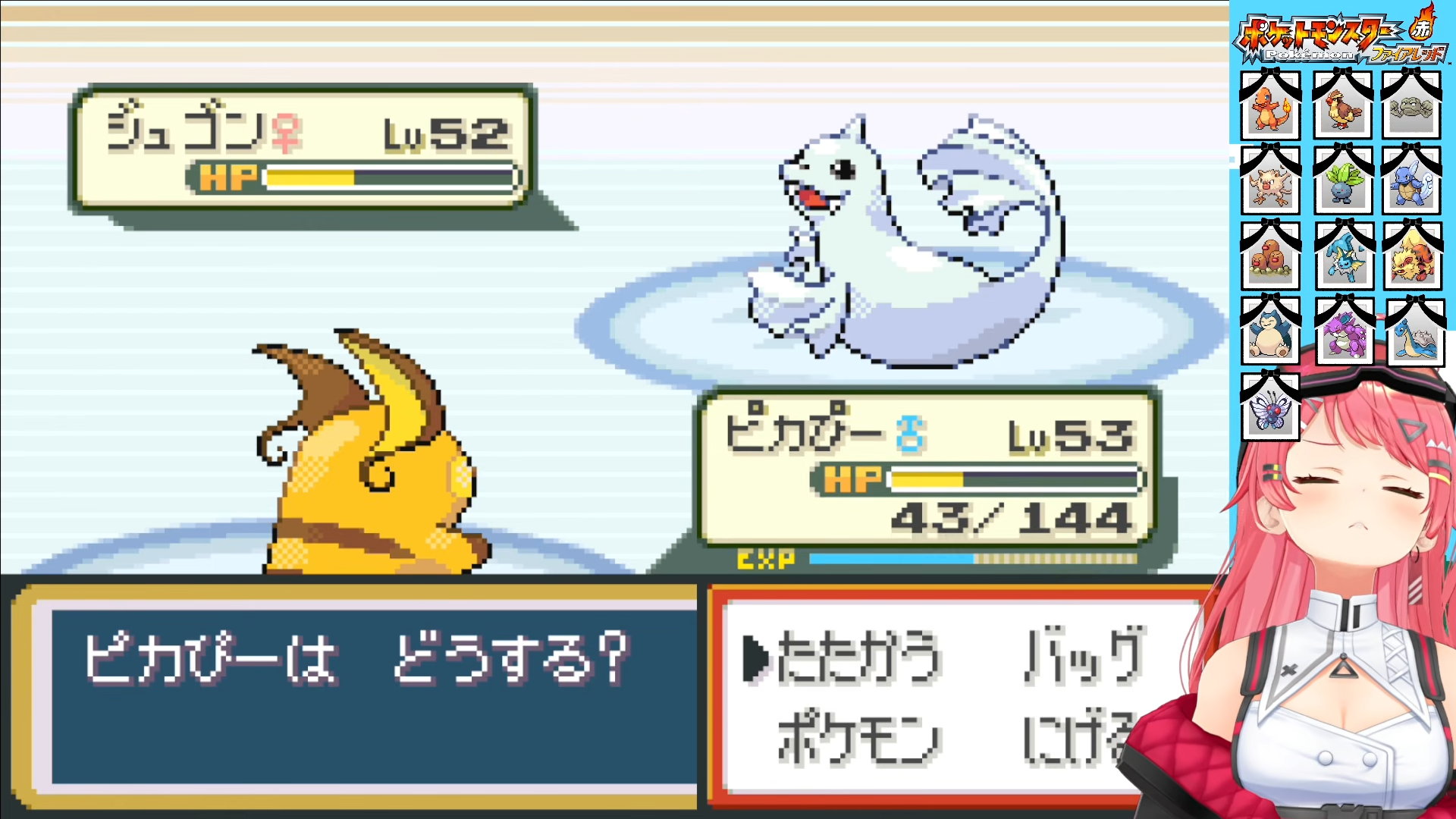The width and height of the screenshot is (1456, 819).
Task: Open the バッグ (Bag) option
Action: [1084, 655]
